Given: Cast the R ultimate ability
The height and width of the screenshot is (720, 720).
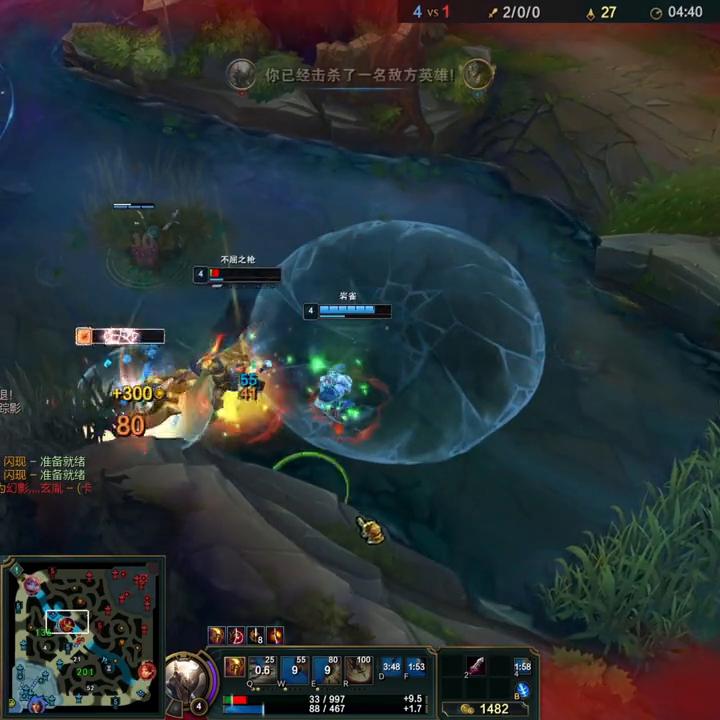Looking at the screenshot, I should [x=358, y=668].
